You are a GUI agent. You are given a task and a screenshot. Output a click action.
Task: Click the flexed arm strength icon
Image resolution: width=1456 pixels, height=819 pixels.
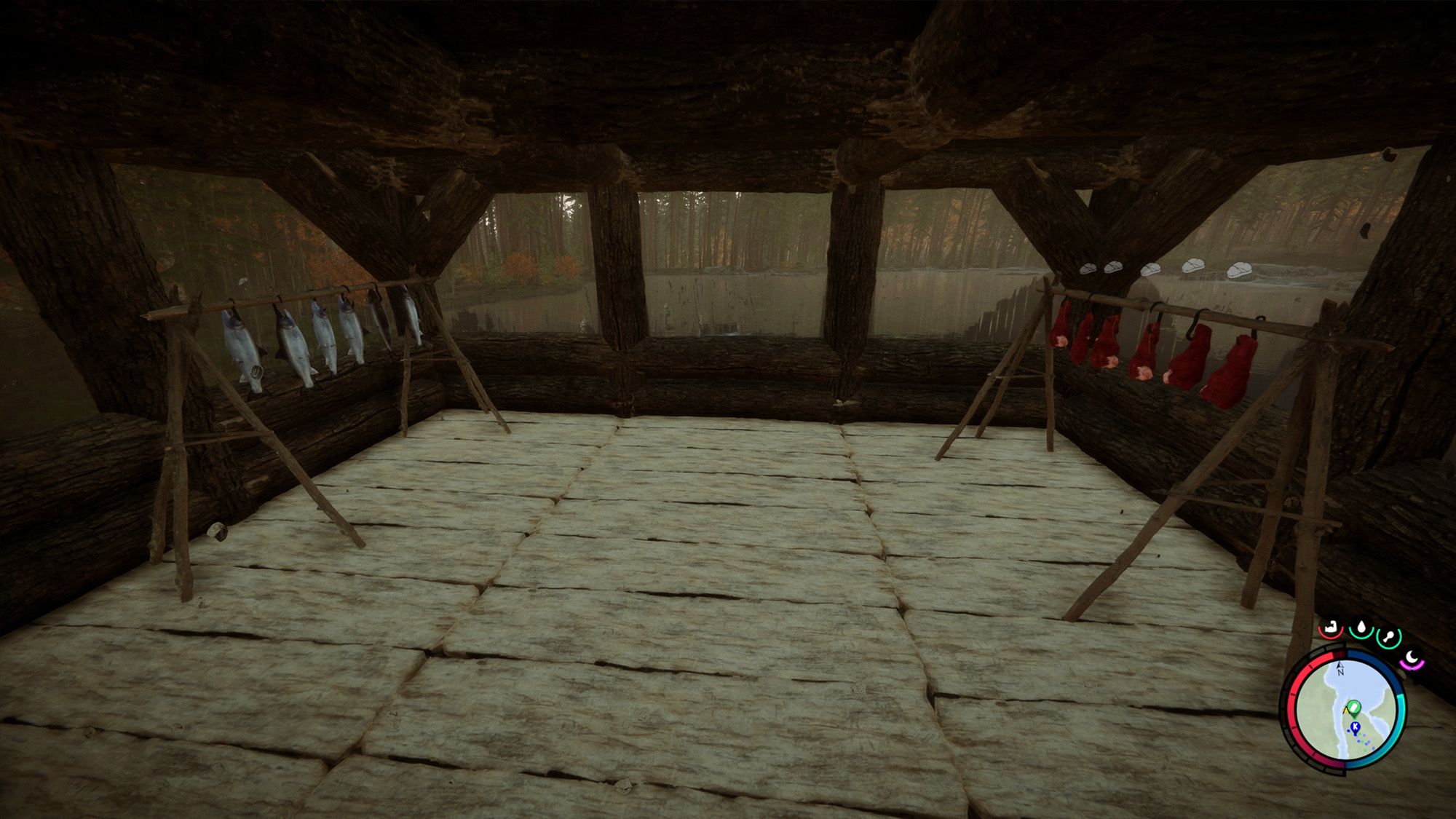tap(1331, 627)
